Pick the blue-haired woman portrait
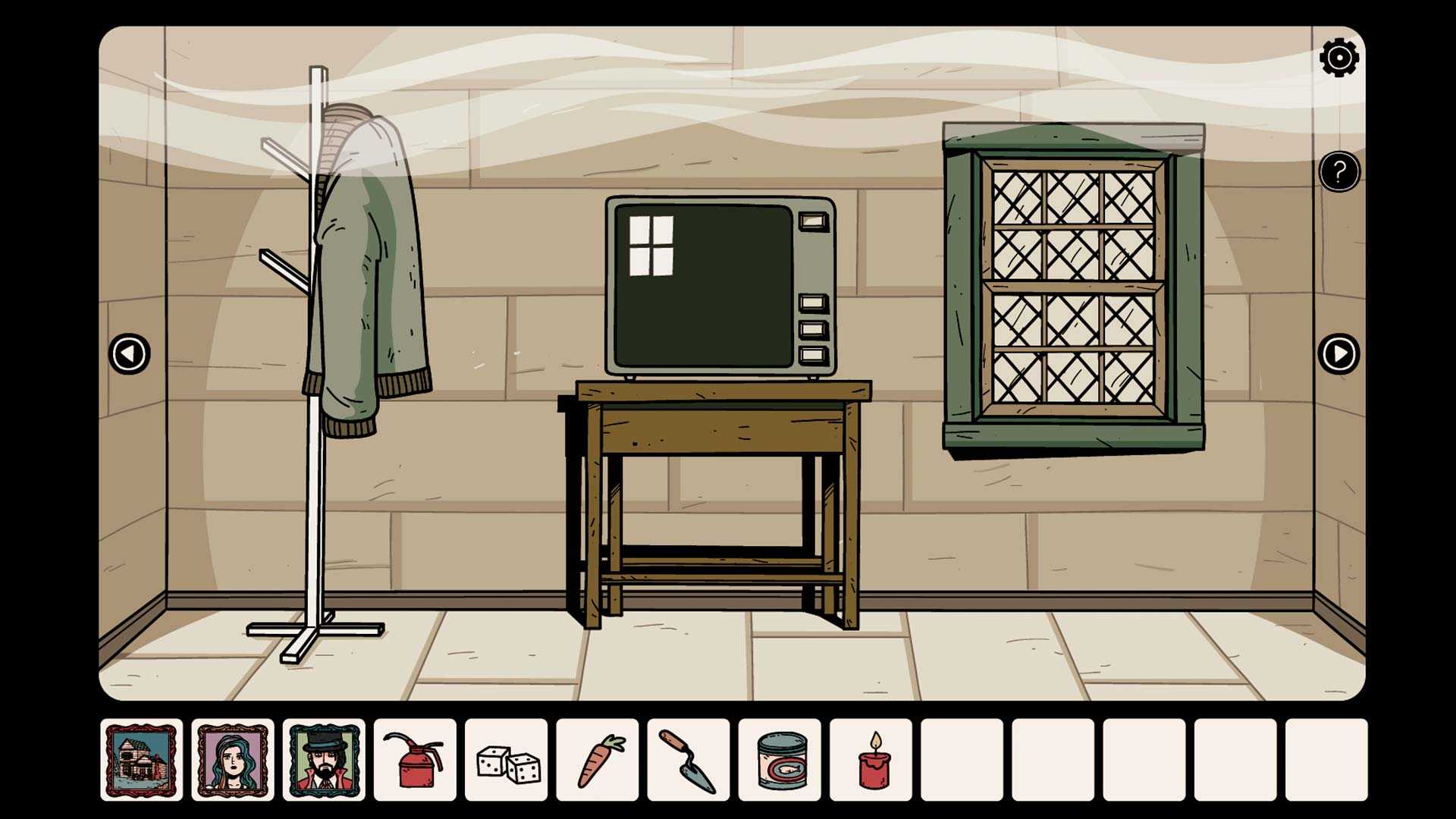Image resolution: width=1456 pixels, height=819 pixels. (233, 760)
